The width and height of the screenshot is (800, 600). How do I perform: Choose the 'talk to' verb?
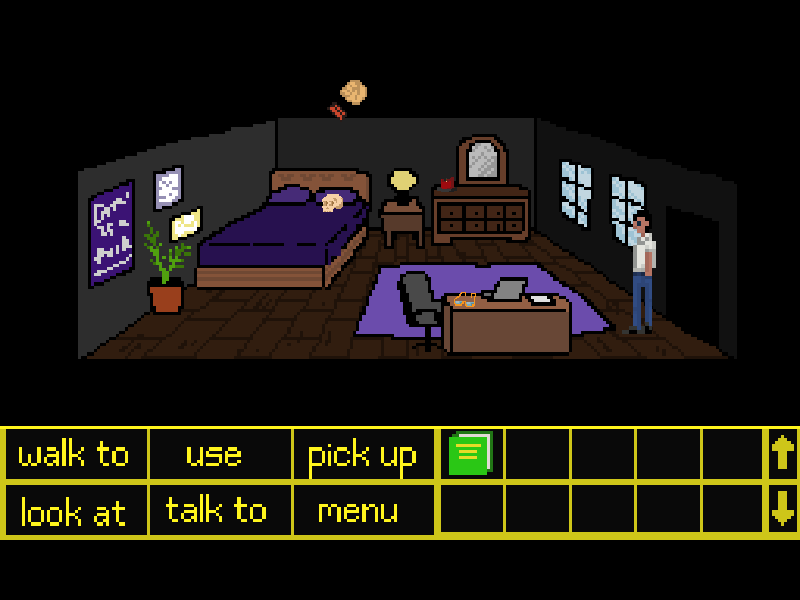pyautogui.click(x=216, y=511)
